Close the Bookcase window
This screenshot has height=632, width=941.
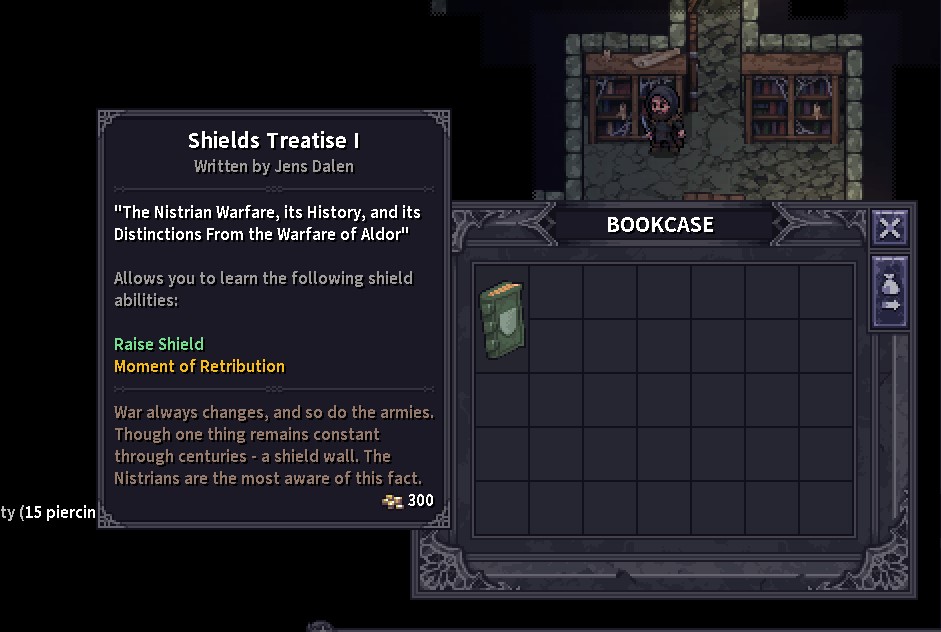point(889,228)
